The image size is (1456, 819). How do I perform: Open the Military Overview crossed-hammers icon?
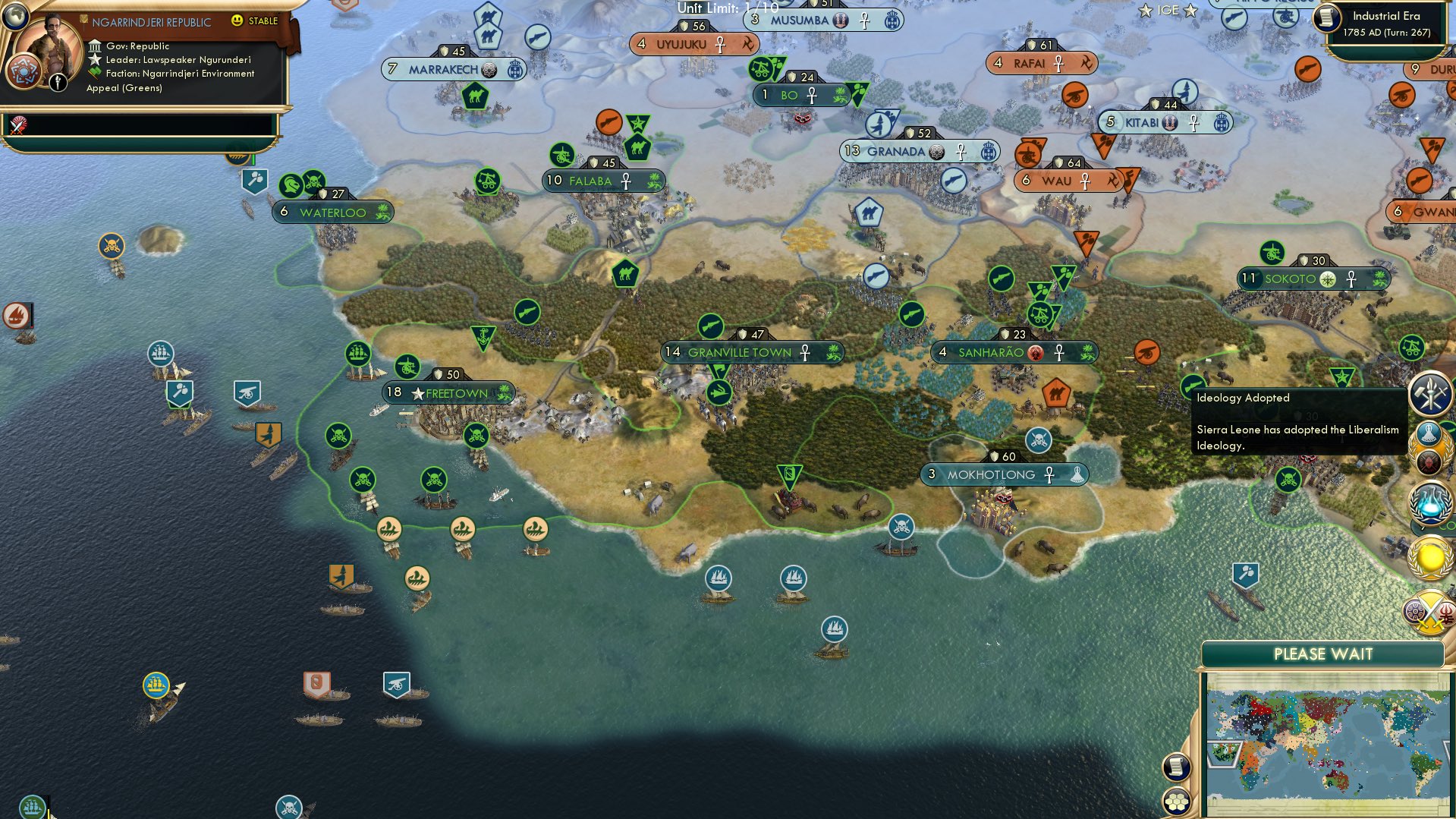click(1429, 392)
